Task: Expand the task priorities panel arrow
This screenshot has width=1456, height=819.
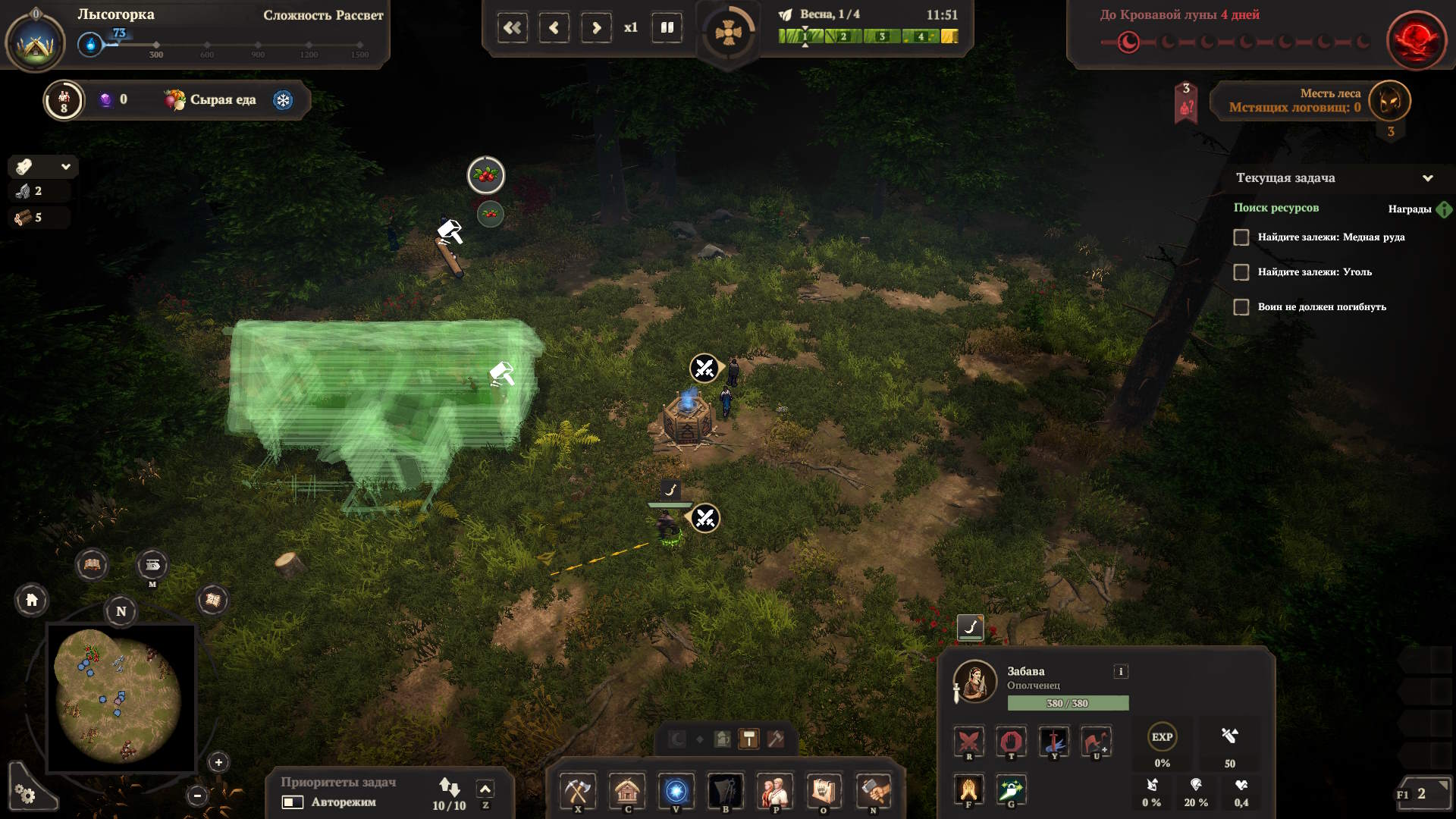Action: [x=485, y=789]
